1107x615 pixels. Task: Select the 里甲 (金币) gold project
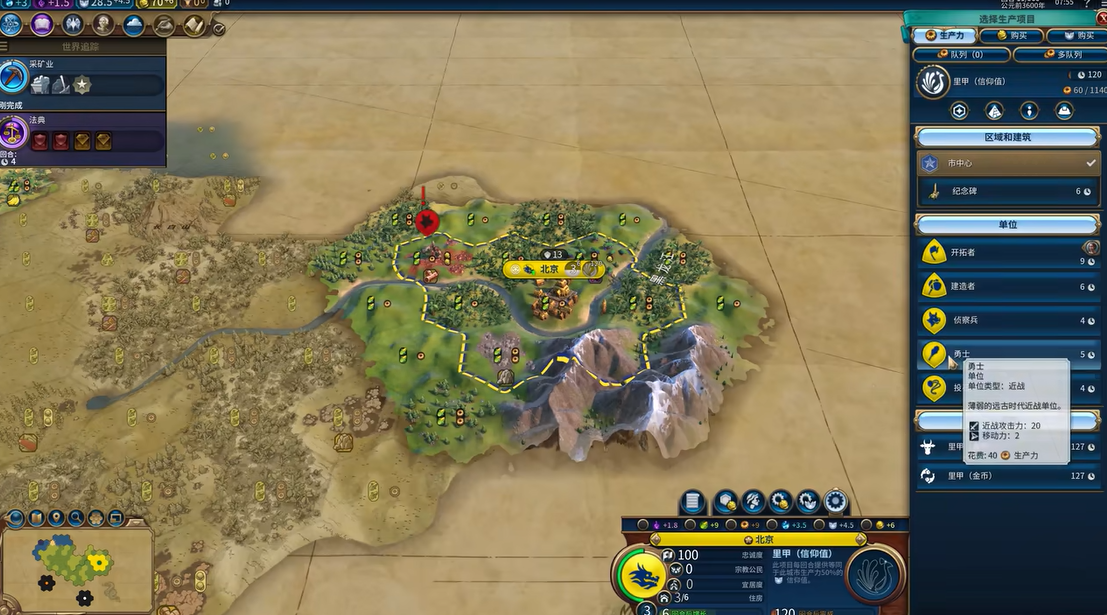coord(1008,476)
